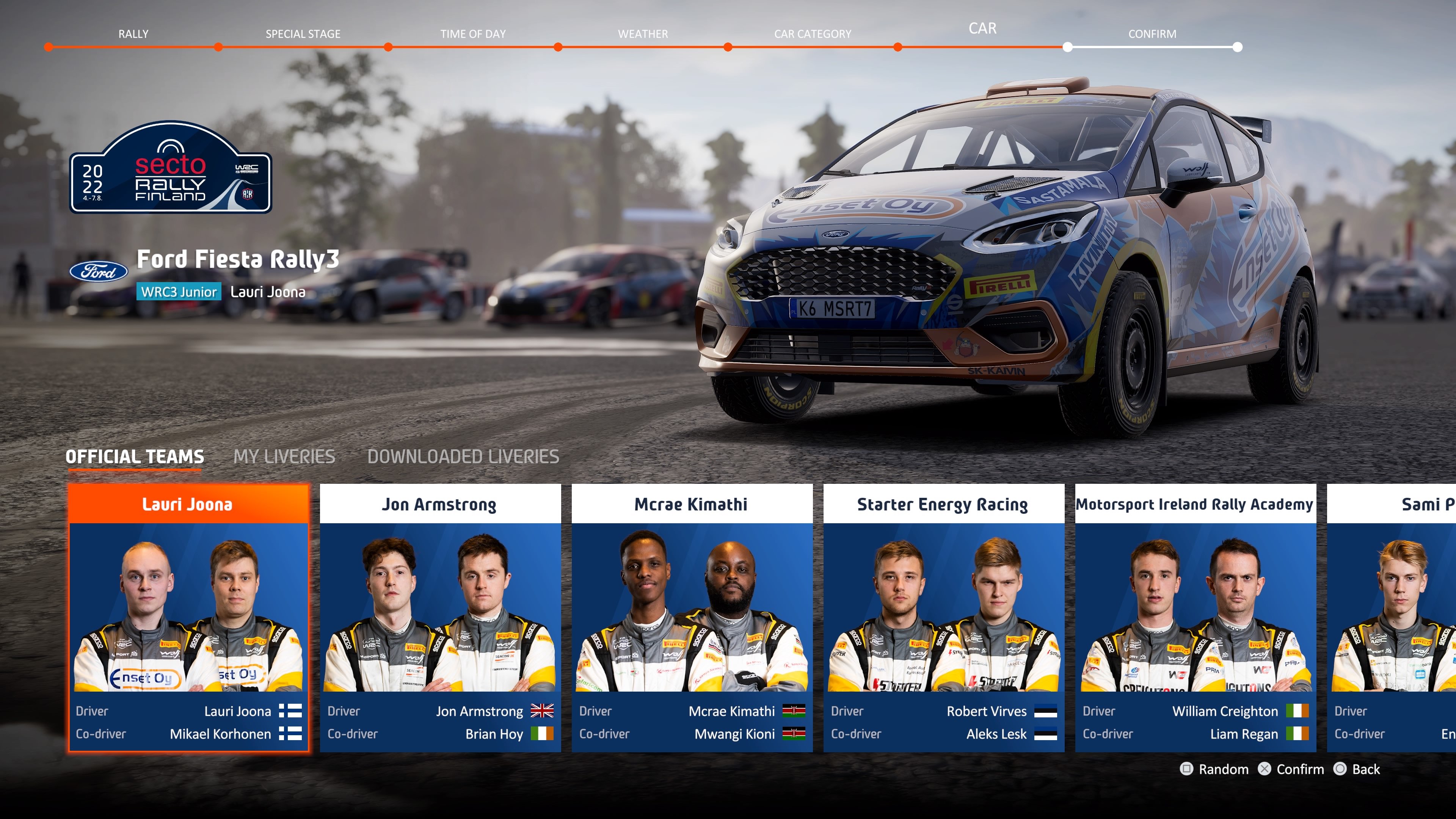Pick the Mcrae Kimathi team card

click(x=691, y=617)
